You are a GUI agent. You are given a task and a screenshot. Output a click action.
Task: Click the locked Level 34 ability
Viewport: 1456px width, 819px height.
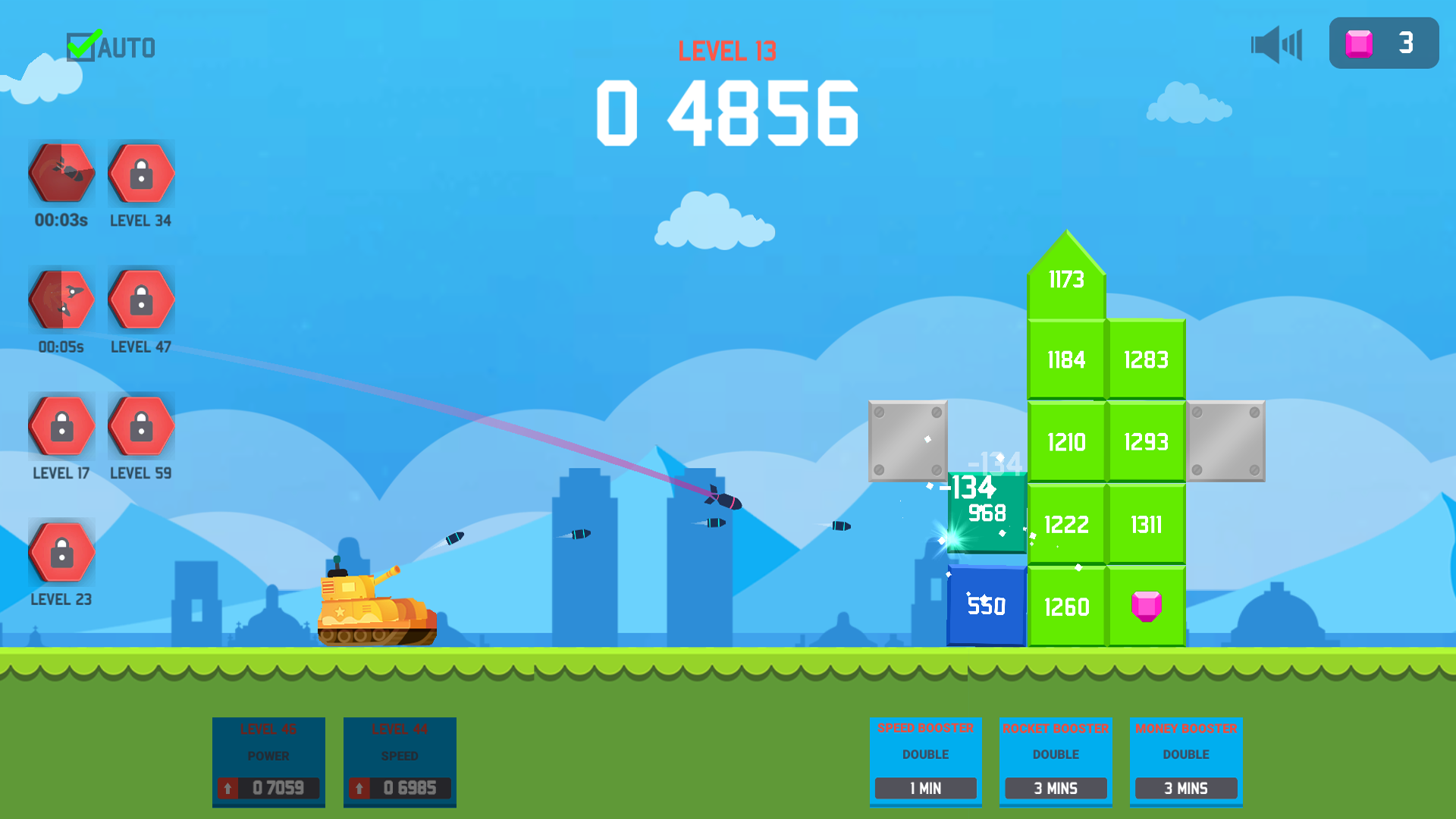(141, 173)
